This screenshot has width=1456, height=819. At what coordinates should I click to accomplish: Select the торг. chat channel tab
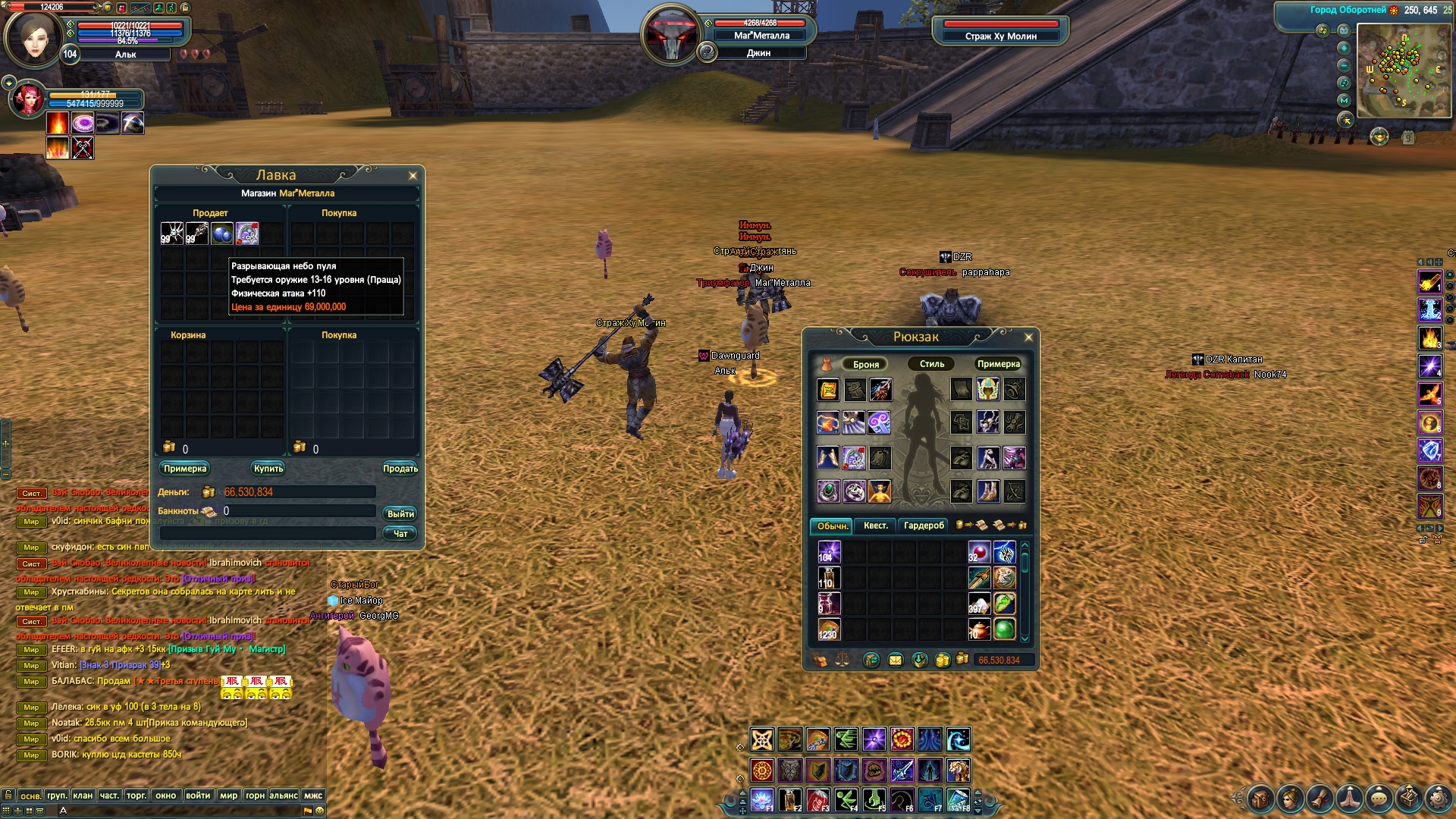tap(136, 795)
